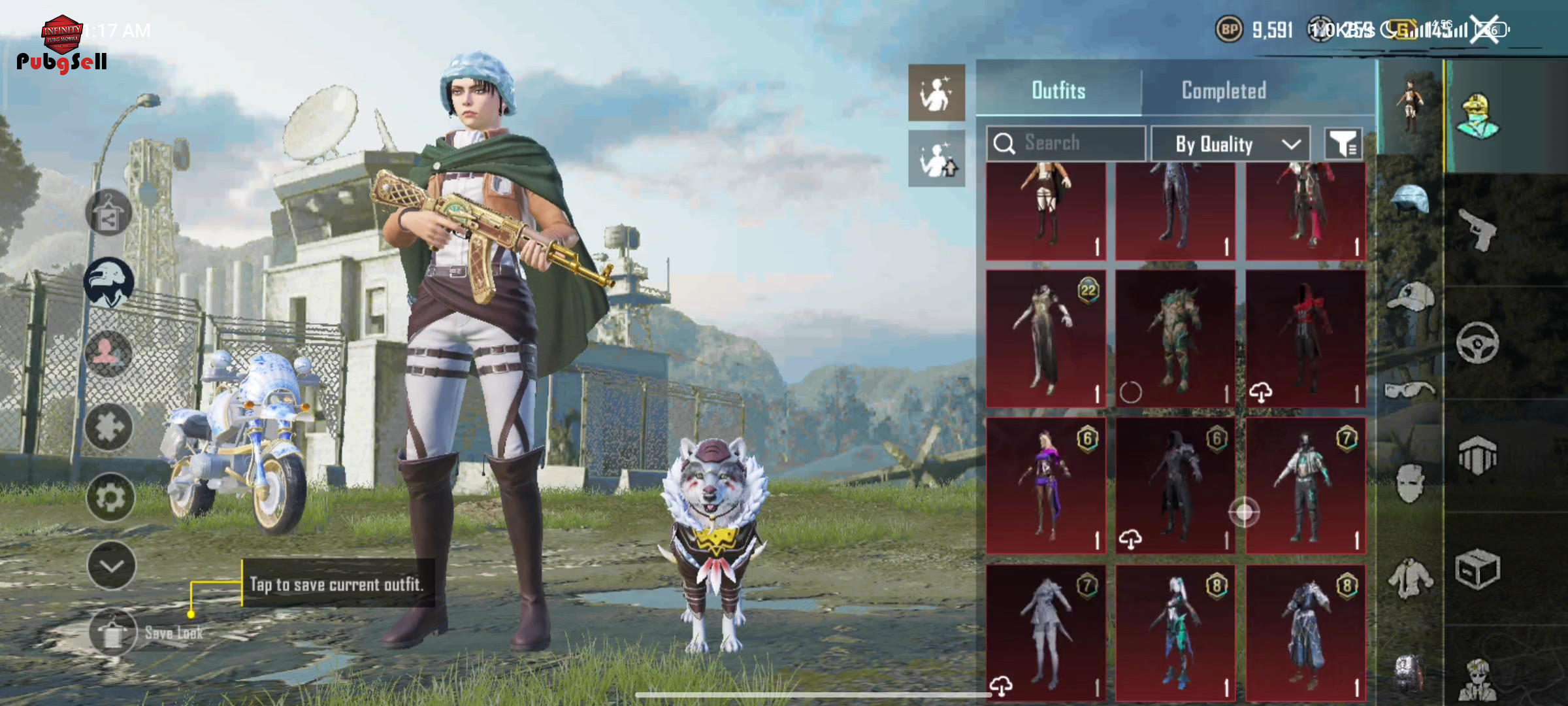The width and height of the screenshot is (1568, 706).
Task: Tap the Save Look button
Action: point(113,632)
